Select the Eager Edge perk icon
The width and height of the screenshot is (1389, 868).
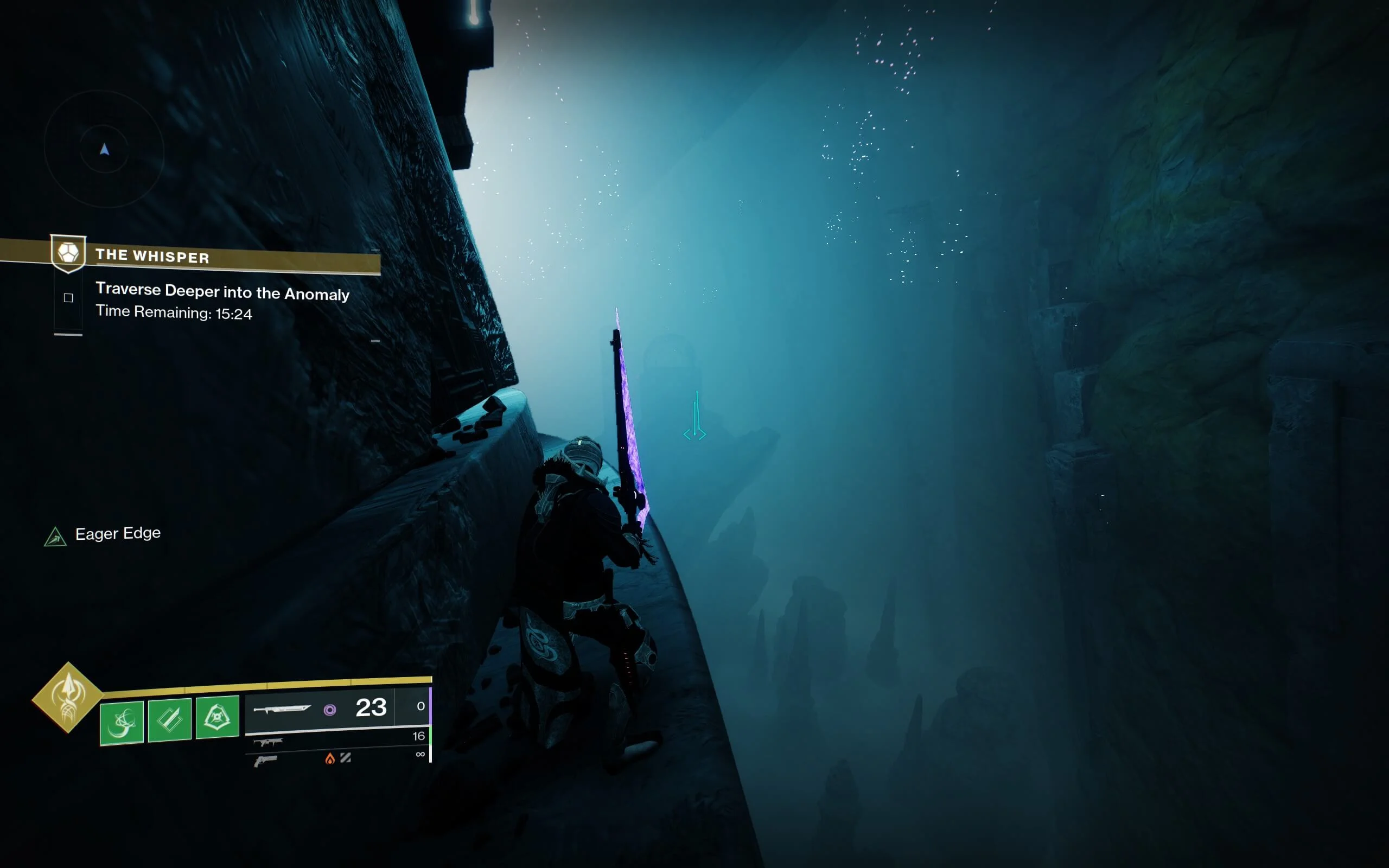[x=55, y=536]
